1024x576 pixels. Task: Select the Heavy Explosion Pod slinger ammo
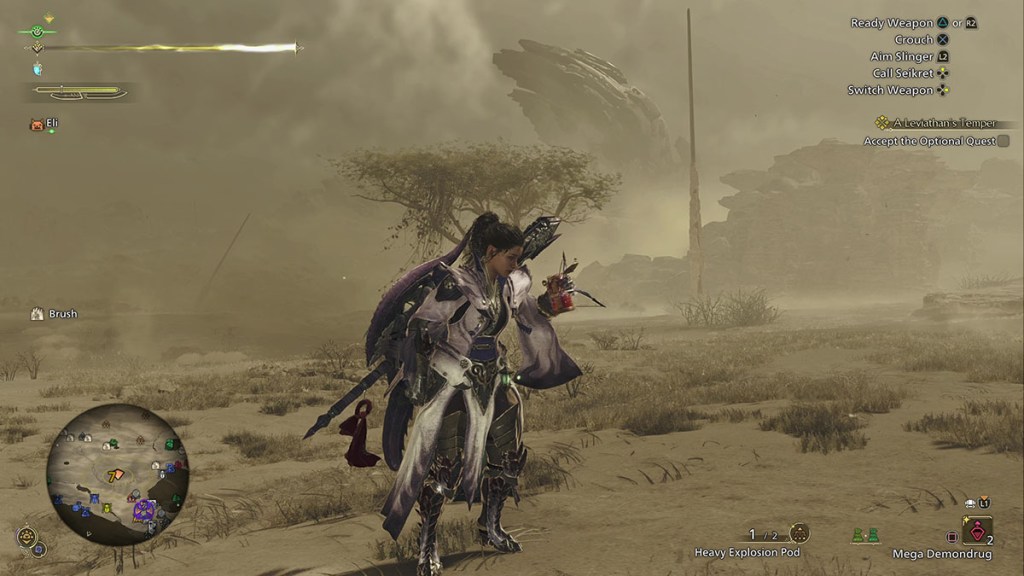coord(798,533)
